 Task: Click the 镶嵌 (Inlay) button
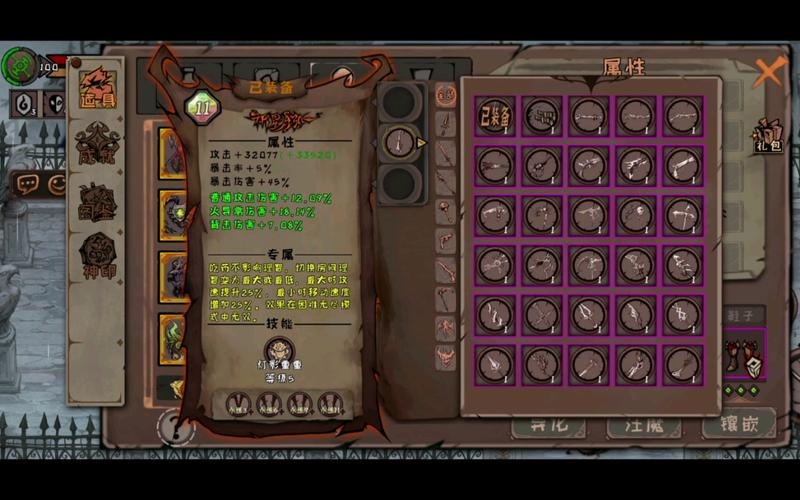click(x=738, y=424)
